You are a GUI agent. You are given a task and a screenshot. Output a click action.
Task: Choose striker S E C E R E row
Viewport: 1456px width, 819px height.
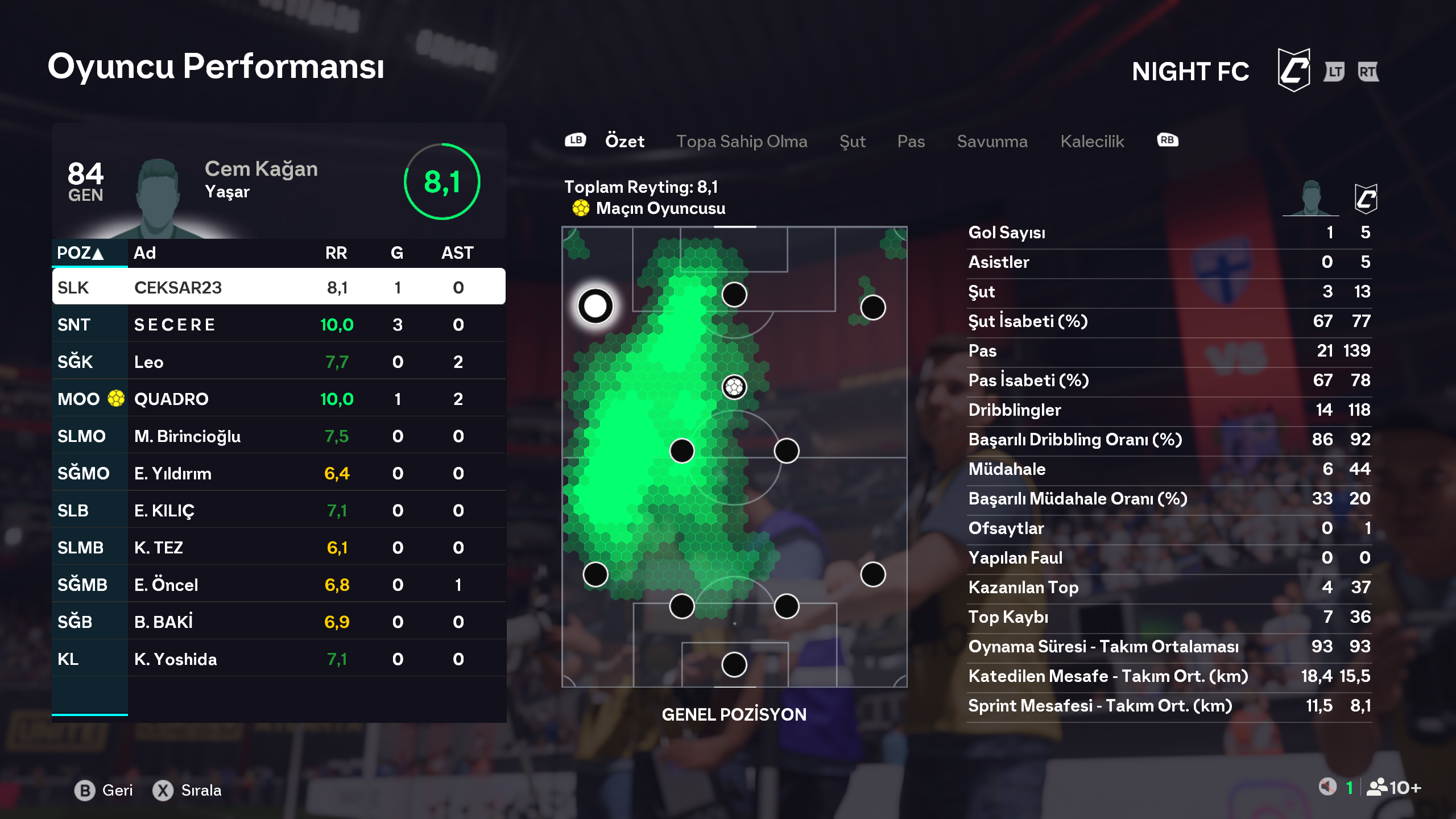(279, 324)
